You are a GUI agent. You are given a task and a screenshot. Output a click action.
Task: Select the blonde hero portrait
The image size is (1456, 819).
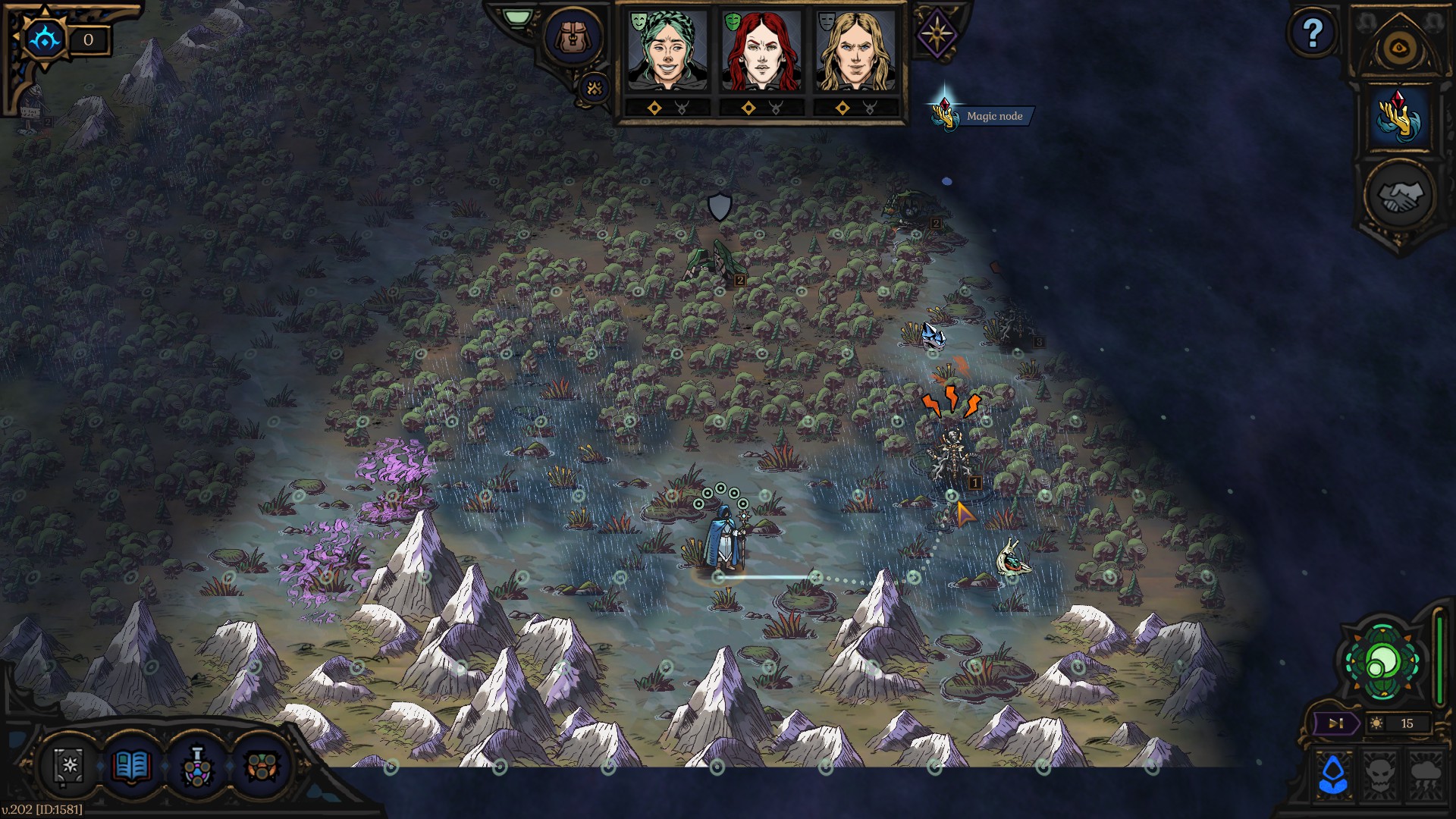click(855, 52)
